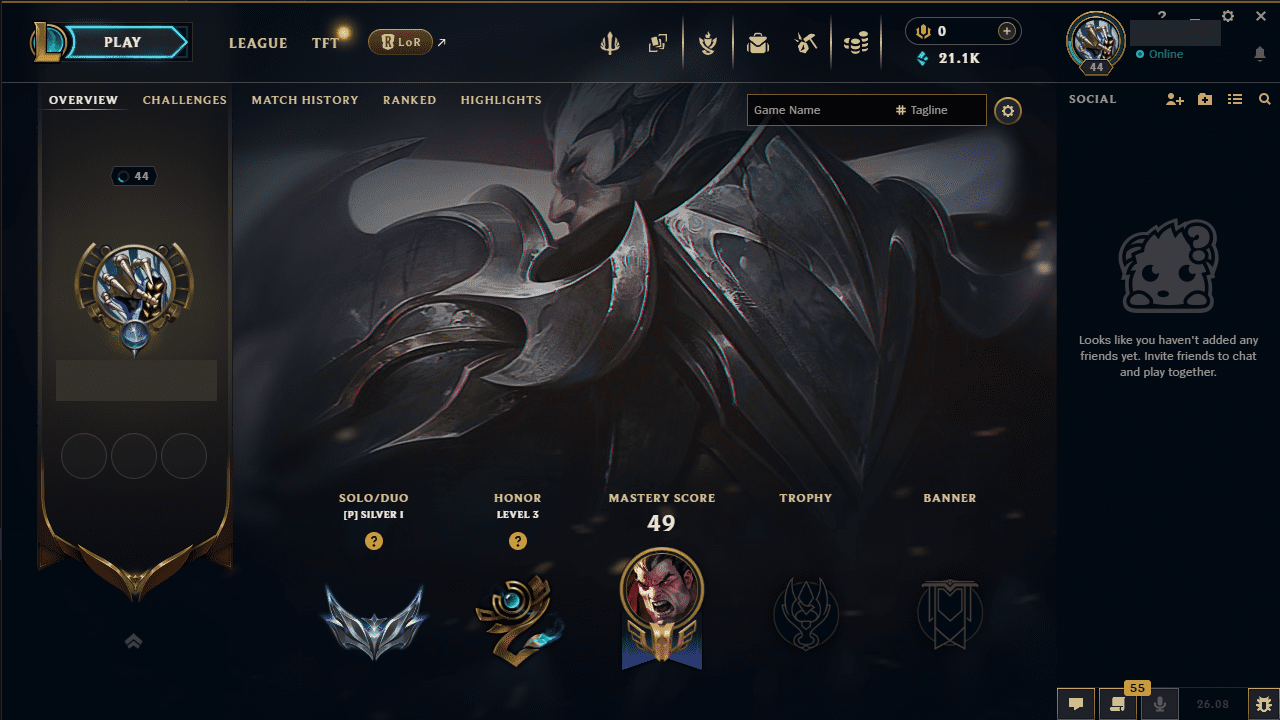Screen dimensions: 1280x720
Task: Open Loot with the backpack icon
Action: pyautogui.click(x=758, y=41)
